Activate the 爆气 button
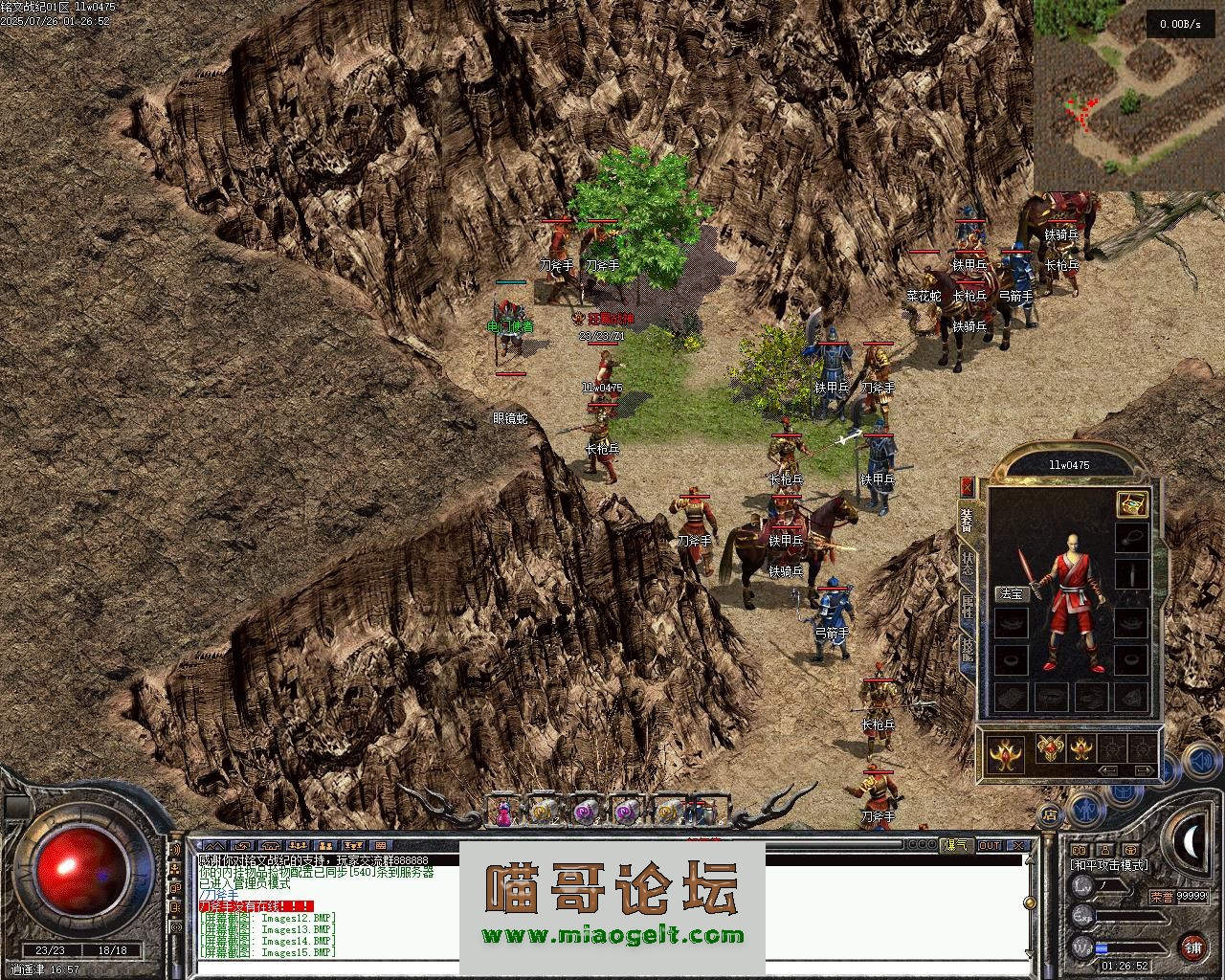Image resolution: width=1225 pixels, height=980 pixels. (957, 845)
